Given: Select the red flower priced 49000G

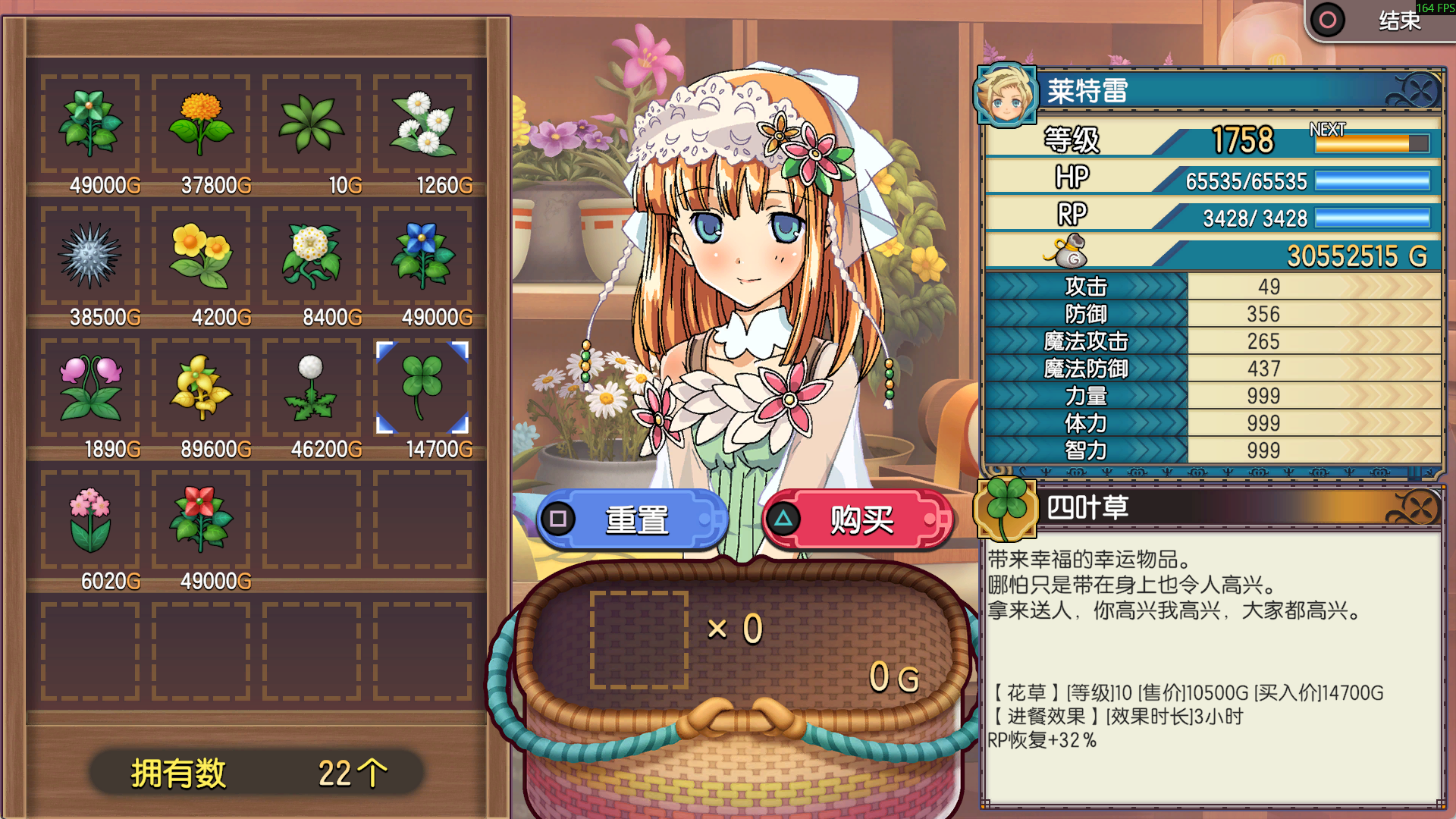Looking at the screenshot, I should 201,519.
